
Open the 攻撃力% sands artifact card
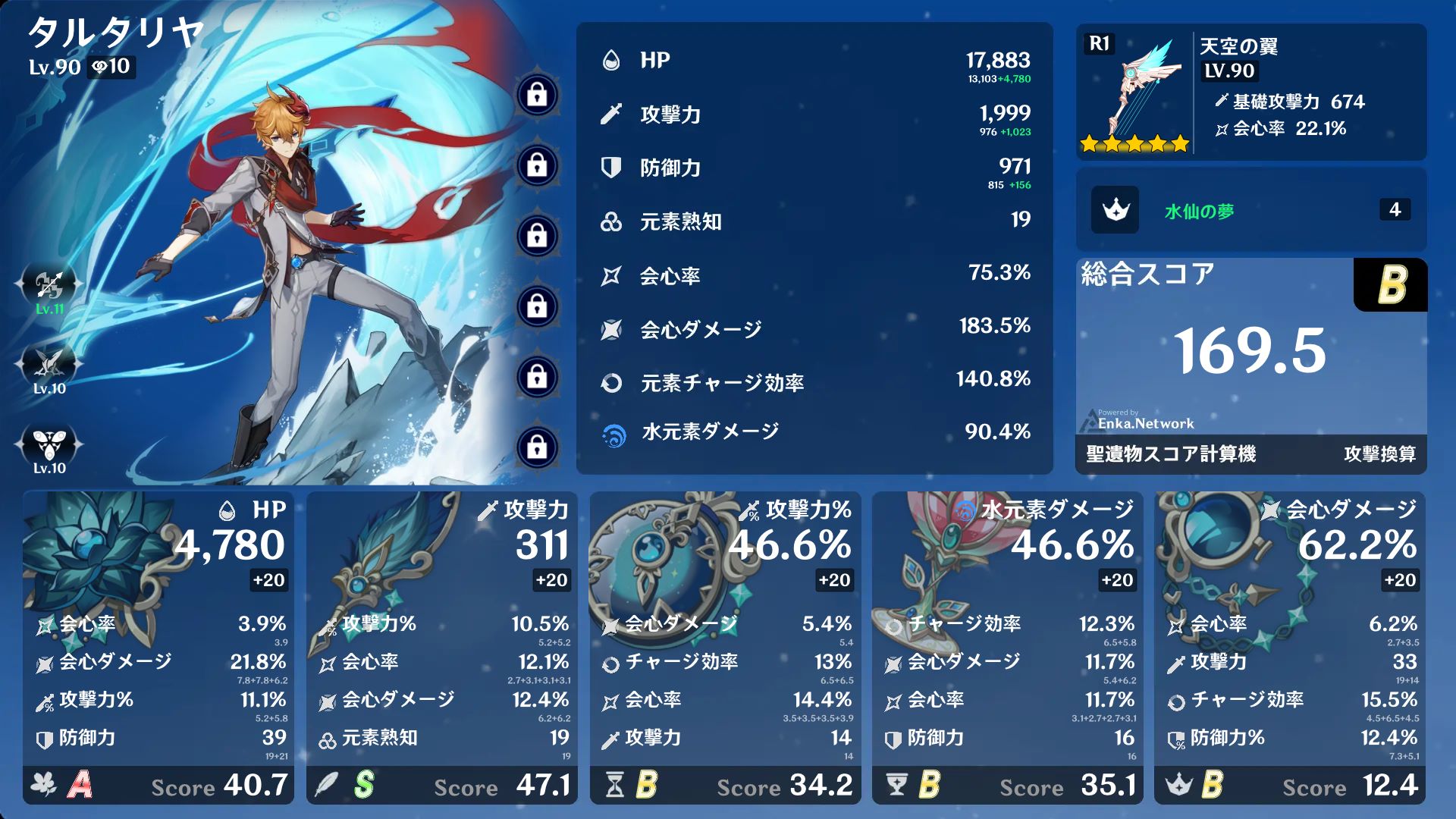(725, 647)
